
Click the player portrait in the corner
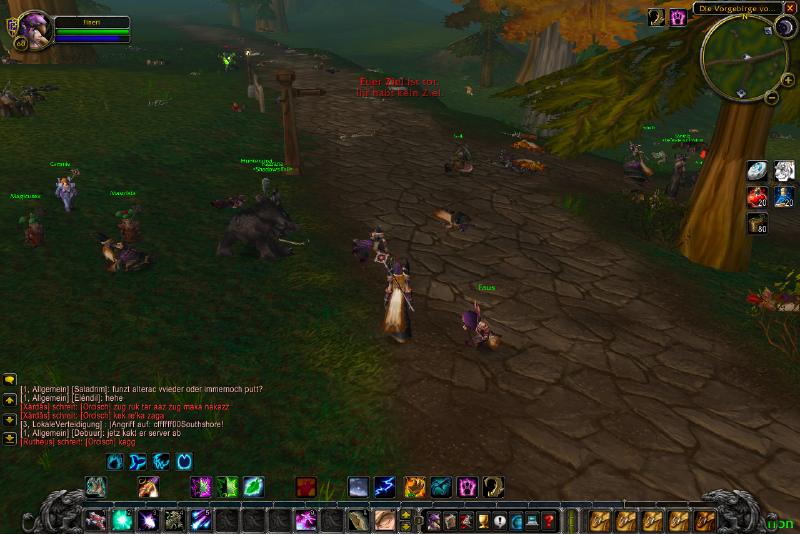[30, 28]
